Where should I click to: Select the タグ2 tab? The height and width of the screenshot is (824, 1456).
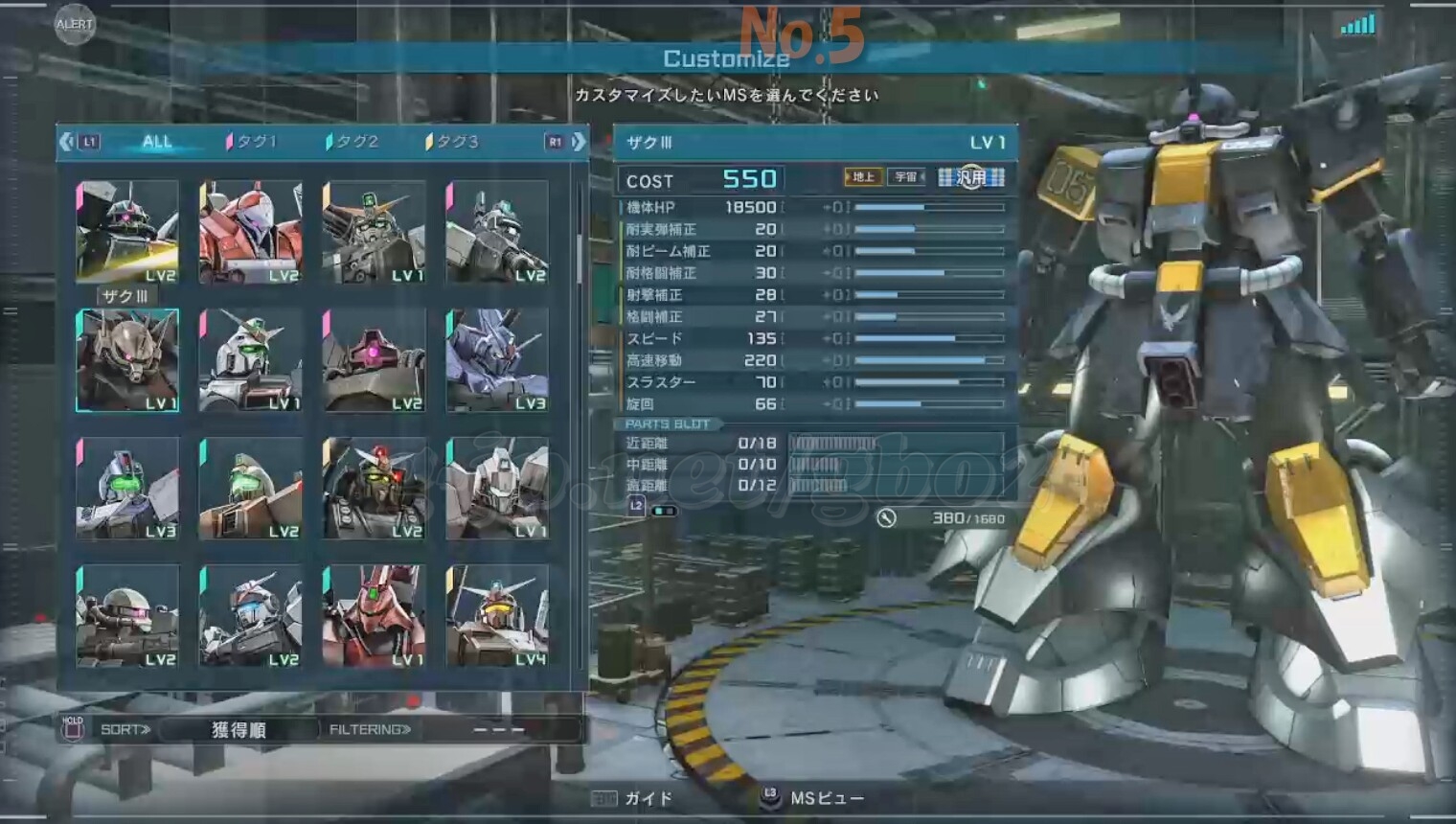tap(353, 142)
